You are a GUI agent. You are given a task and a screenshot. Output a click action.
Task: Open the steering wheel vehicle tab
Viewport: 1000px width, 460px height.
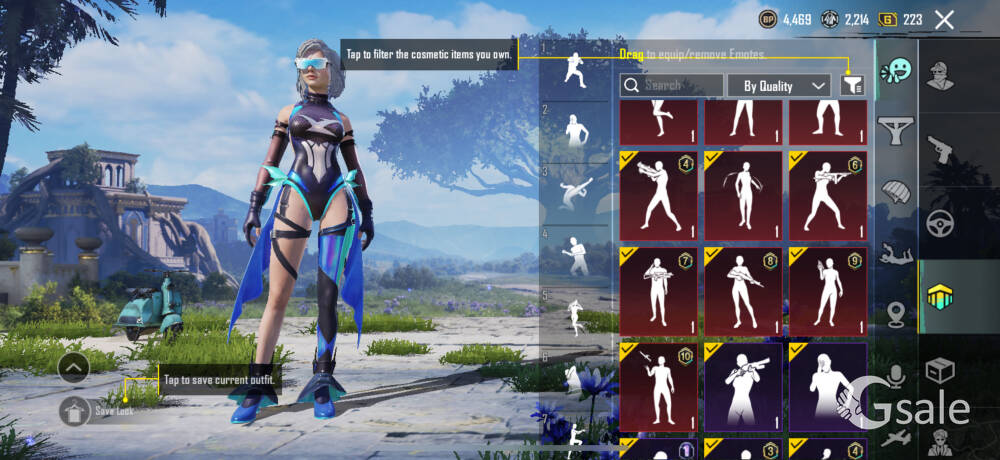click(940, 223)
